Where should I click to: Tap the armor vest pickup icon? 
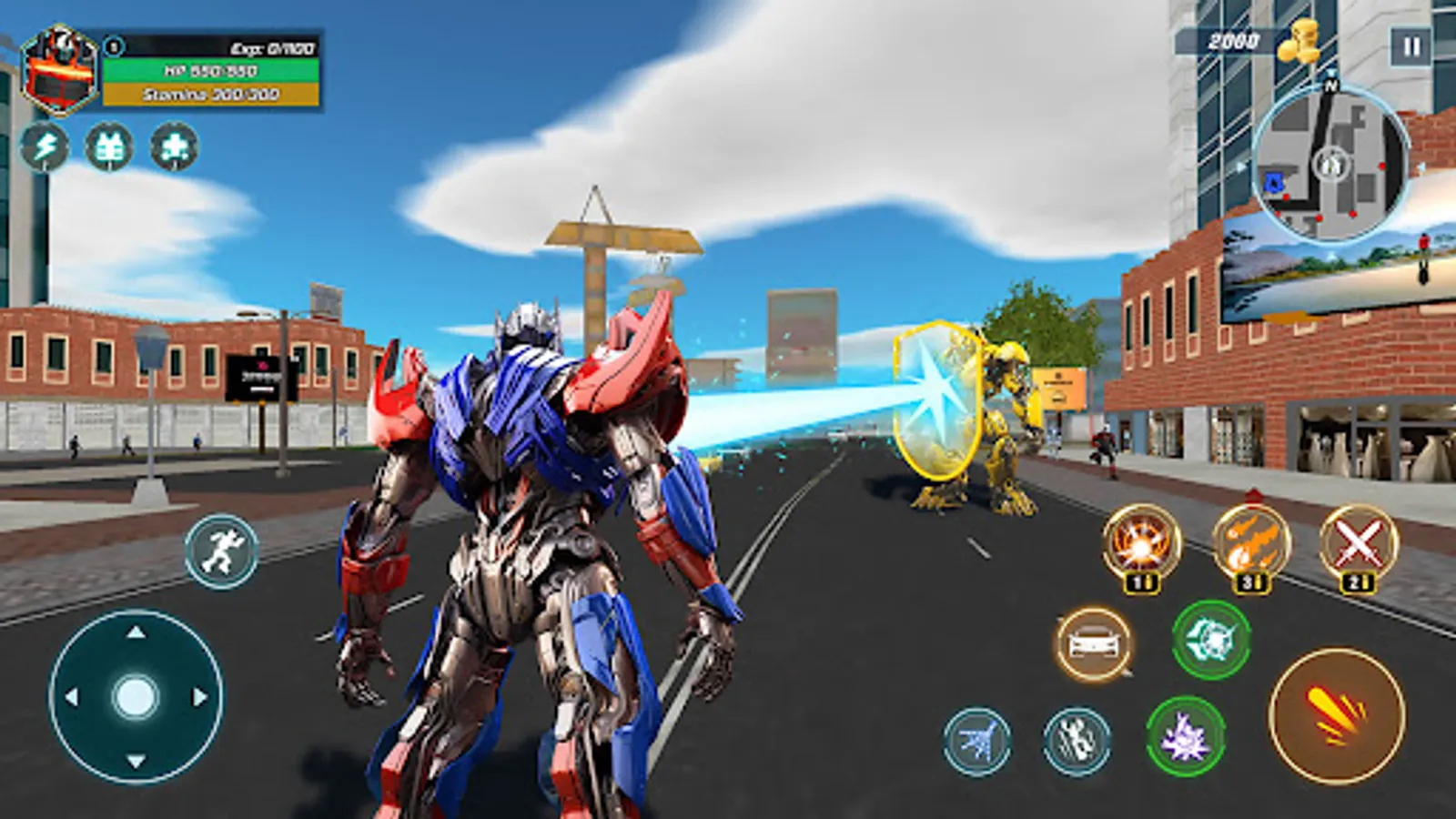click(x=109, y=146)
